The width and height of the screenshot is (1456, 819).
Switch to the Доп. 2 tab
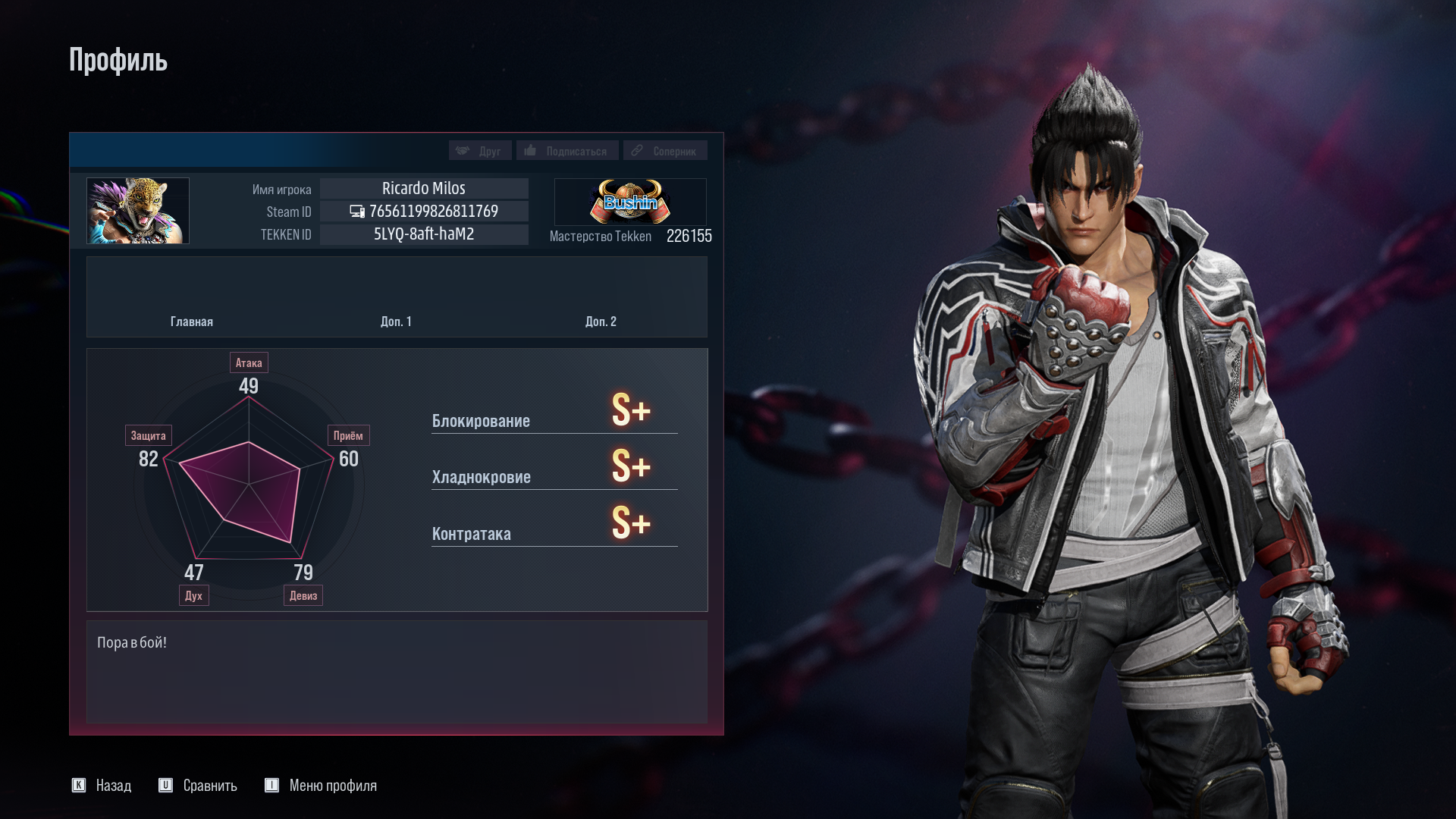[600, 322]
